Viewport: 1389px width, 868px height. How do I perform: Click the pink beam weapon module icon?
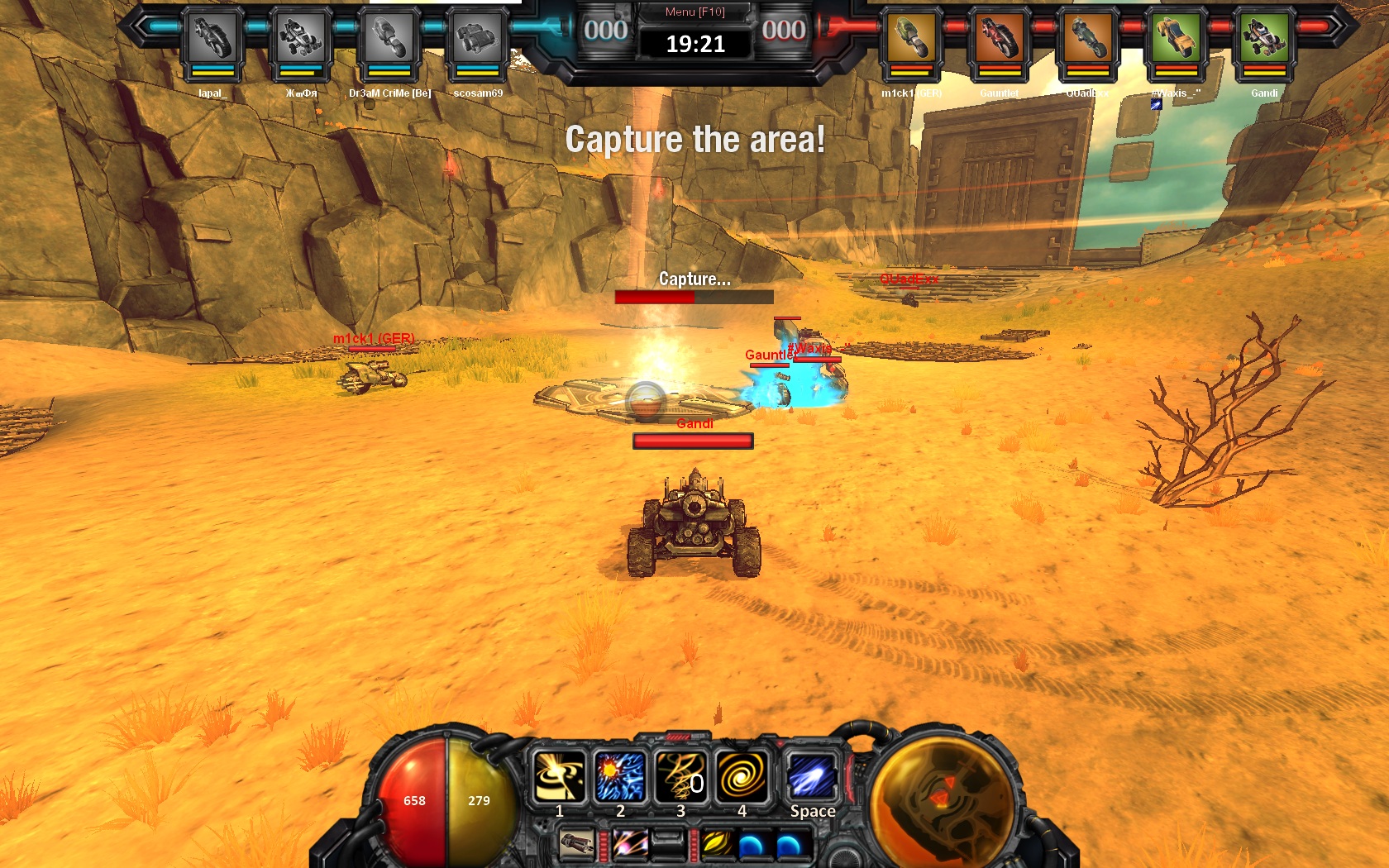629,842
